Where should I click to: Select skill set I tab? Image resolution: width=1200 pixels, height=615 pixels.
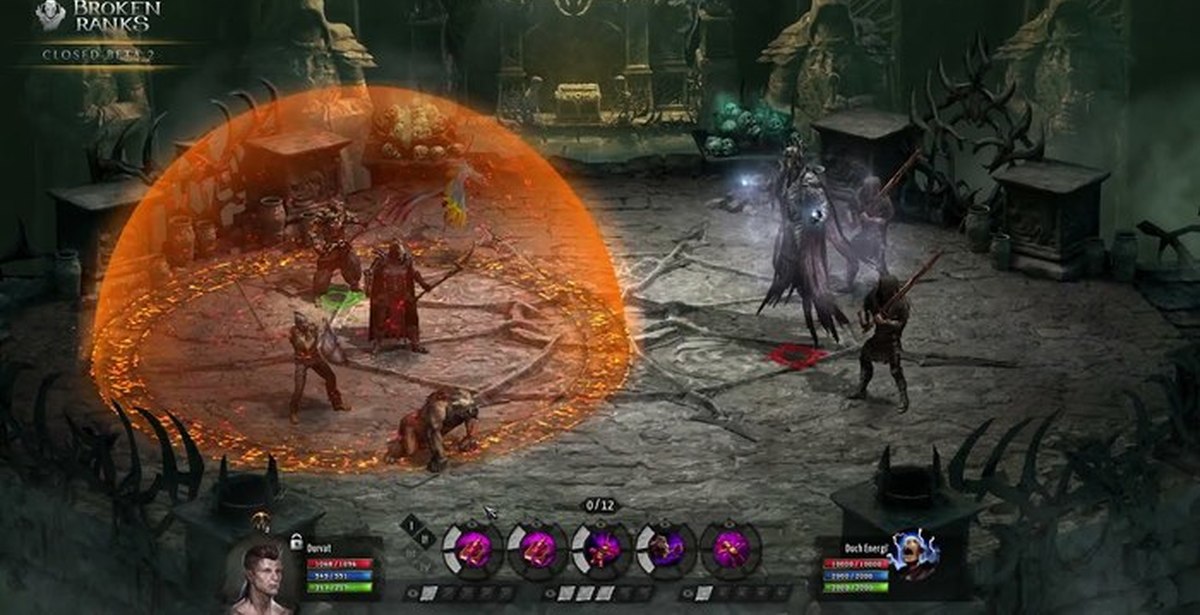pyautogui.click(x=410, y=524)
